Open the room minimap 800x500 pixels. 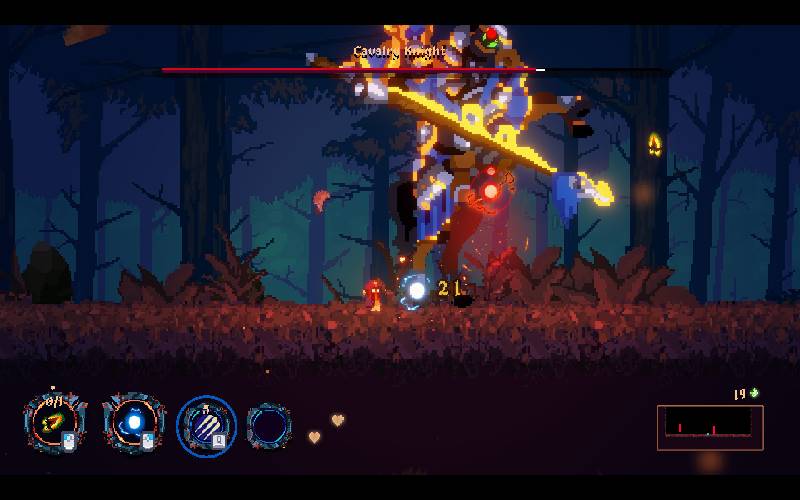coord(710,427)
